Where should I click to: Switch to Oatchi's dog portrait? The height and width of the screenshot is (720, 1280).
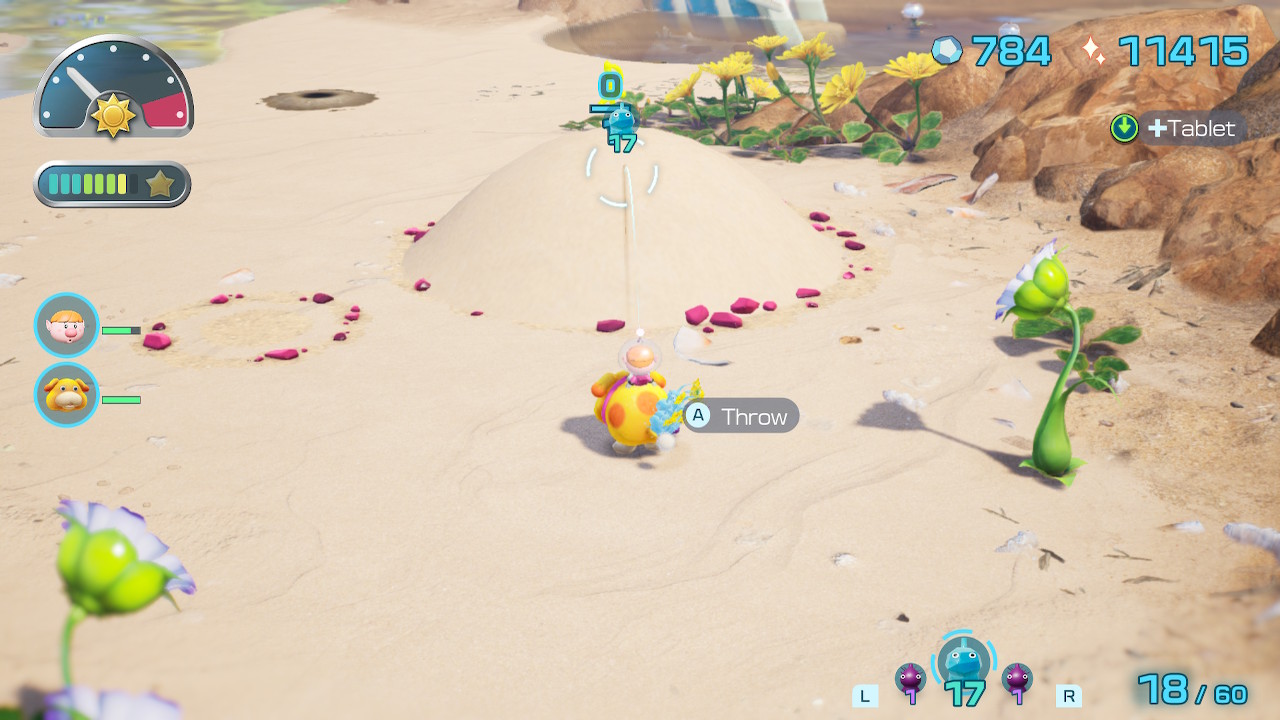pyautogui.click(x=67, y=395)
